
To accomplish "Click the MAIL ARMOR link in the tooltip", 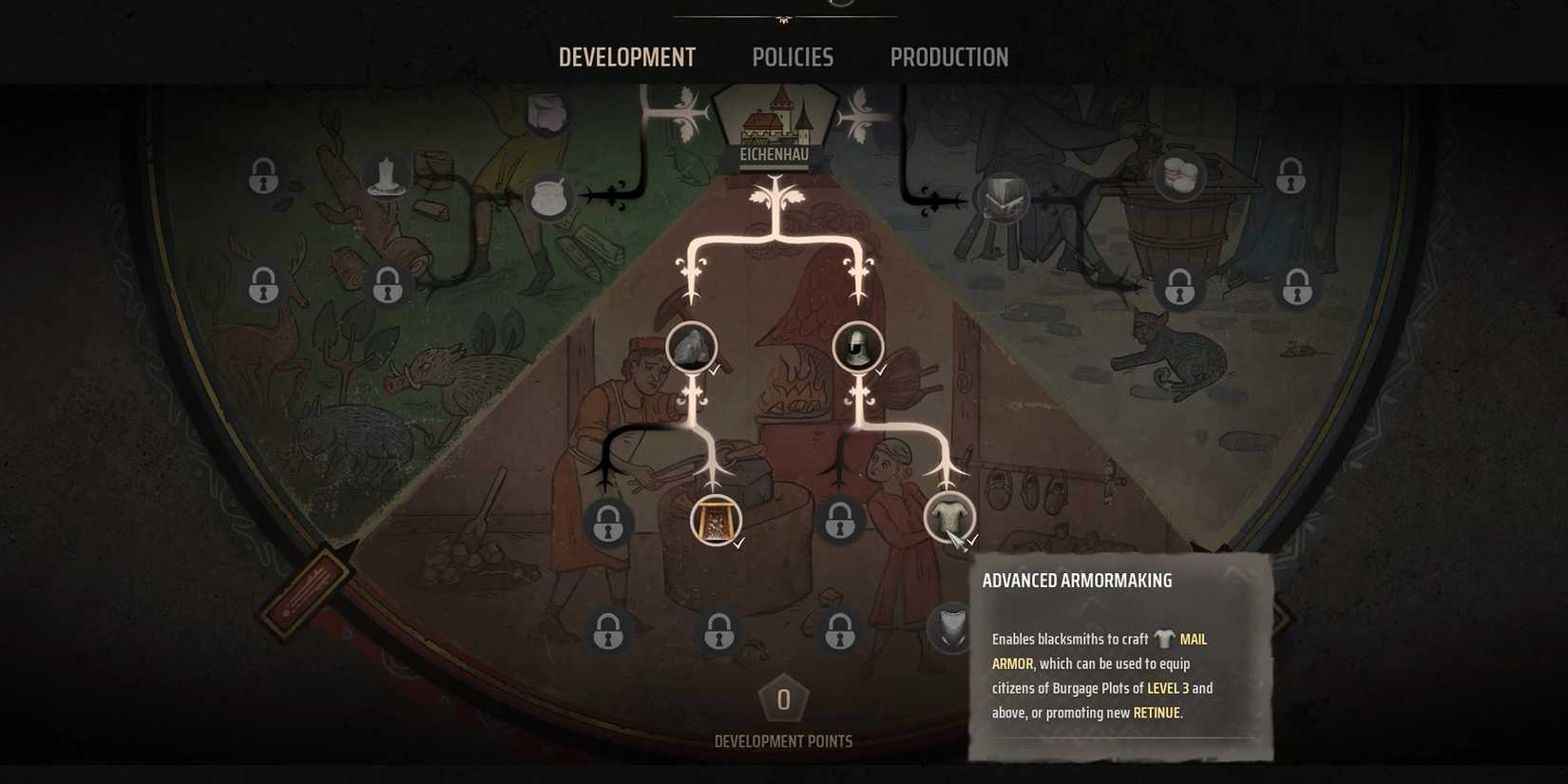I will [1194, 639].
